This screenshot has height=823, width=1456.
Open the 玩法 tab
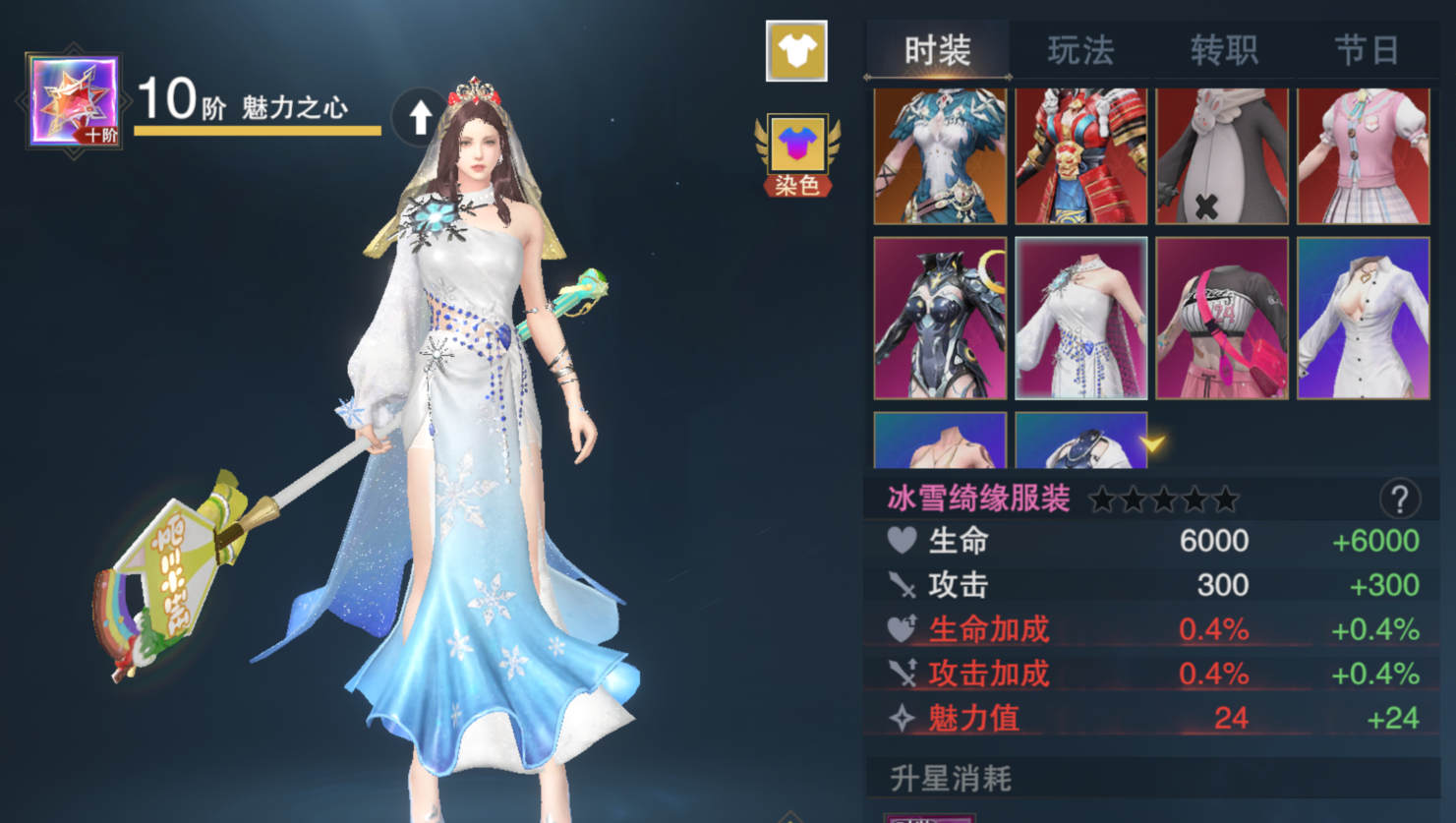1079,50
